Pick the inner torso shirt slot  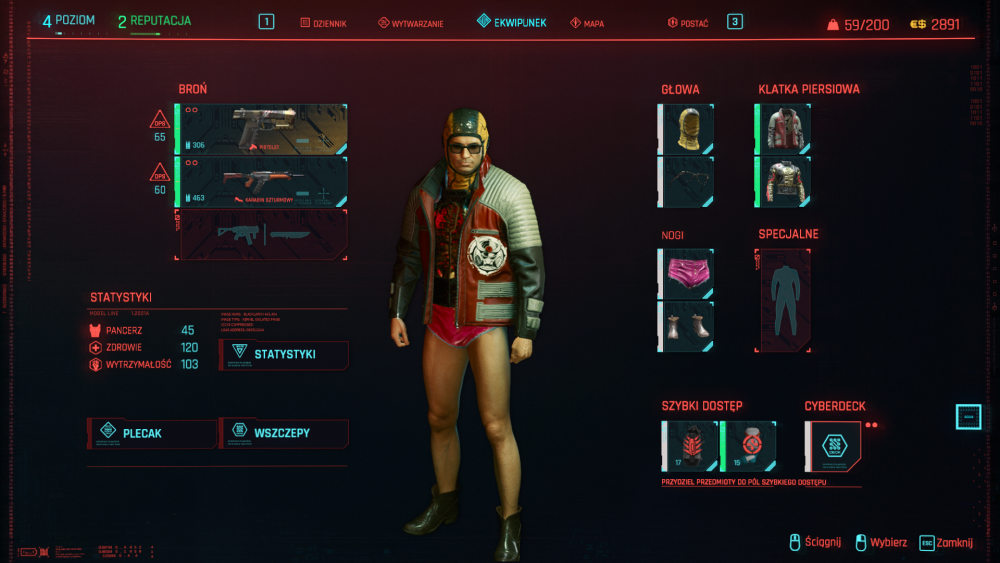coord(784,181)
